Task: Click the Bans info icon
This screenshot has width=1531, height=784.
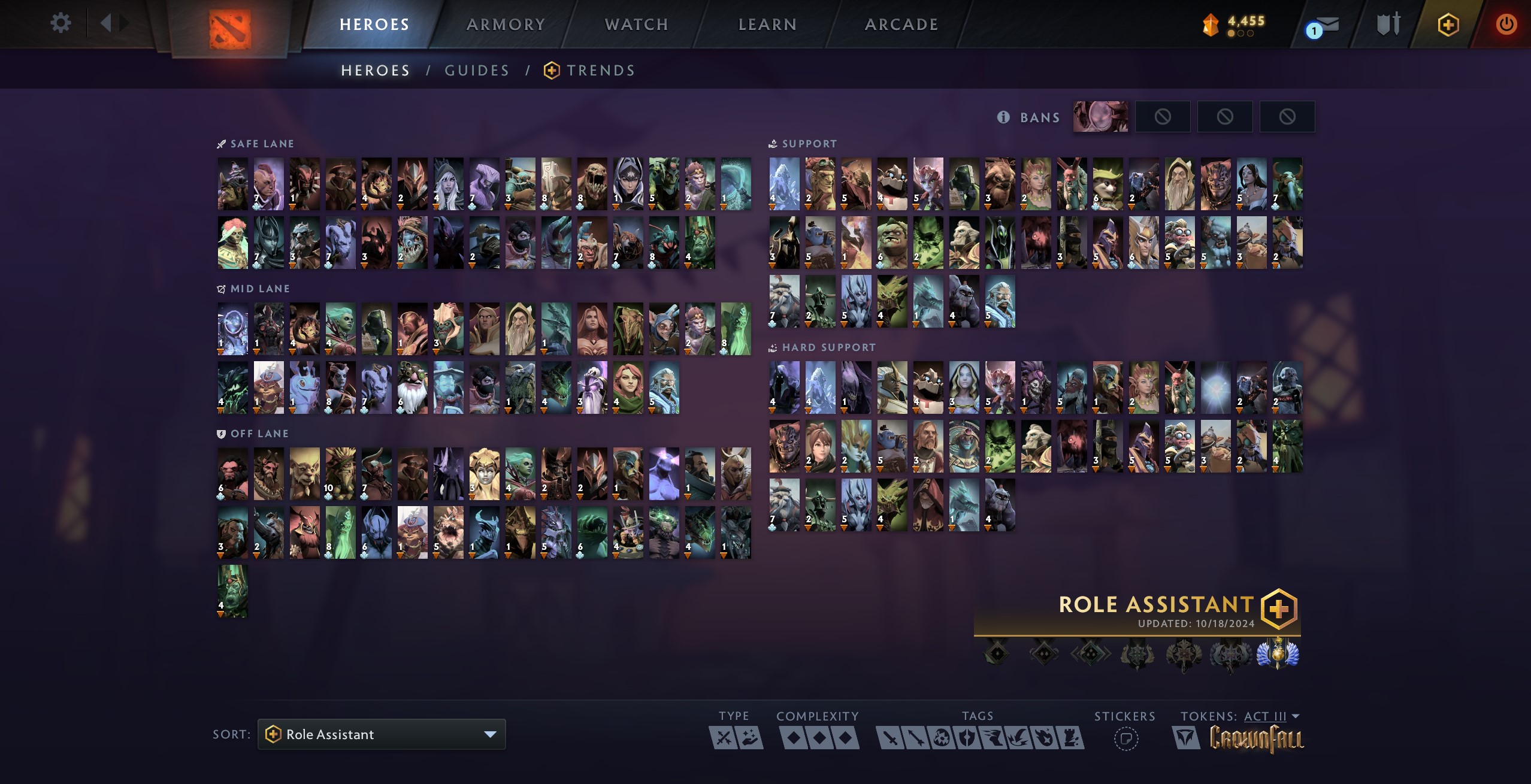Action: point(1004,117)
